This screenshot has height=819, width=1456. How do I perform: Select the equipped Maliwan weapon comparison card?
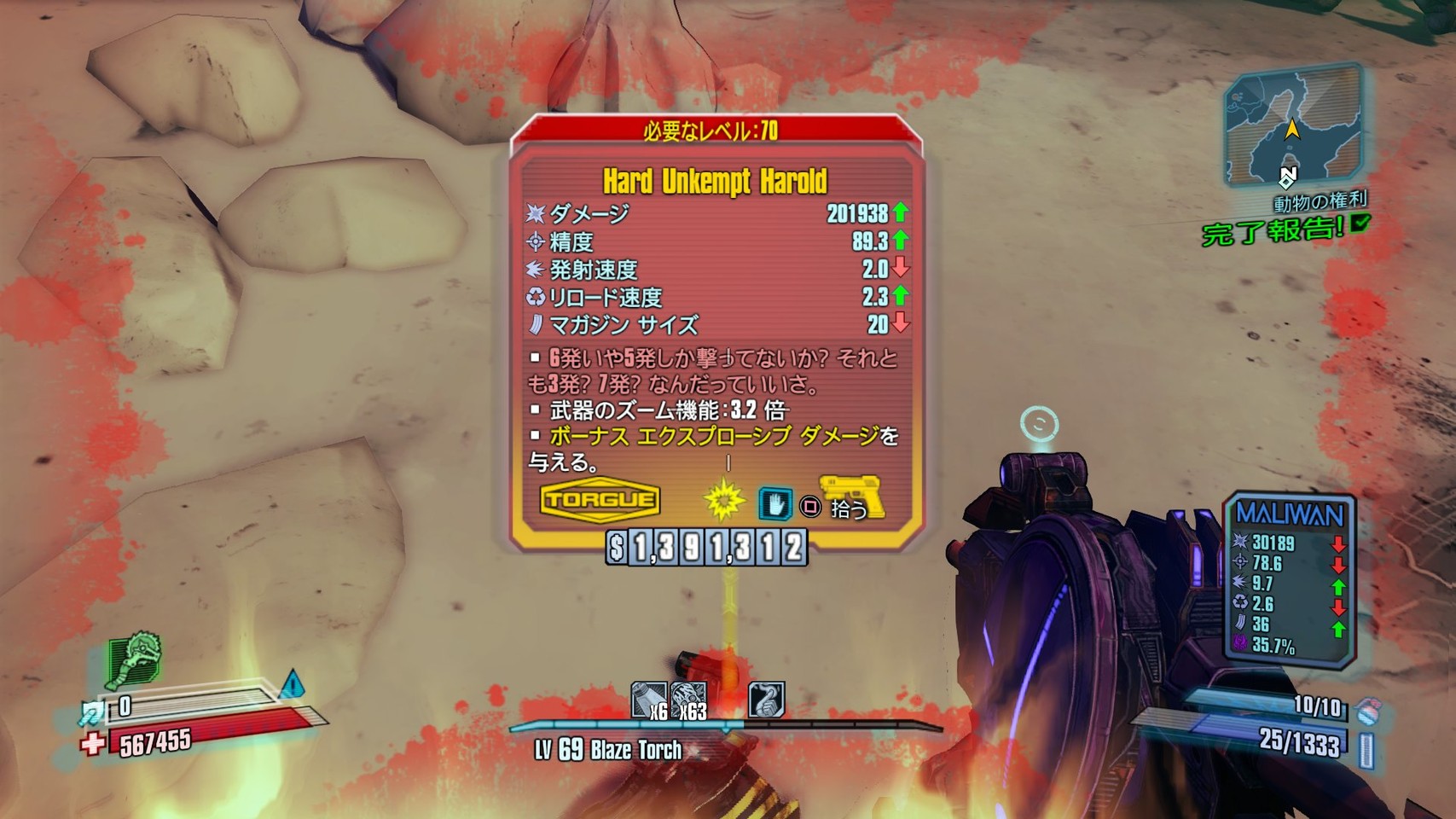(1289, 578)
